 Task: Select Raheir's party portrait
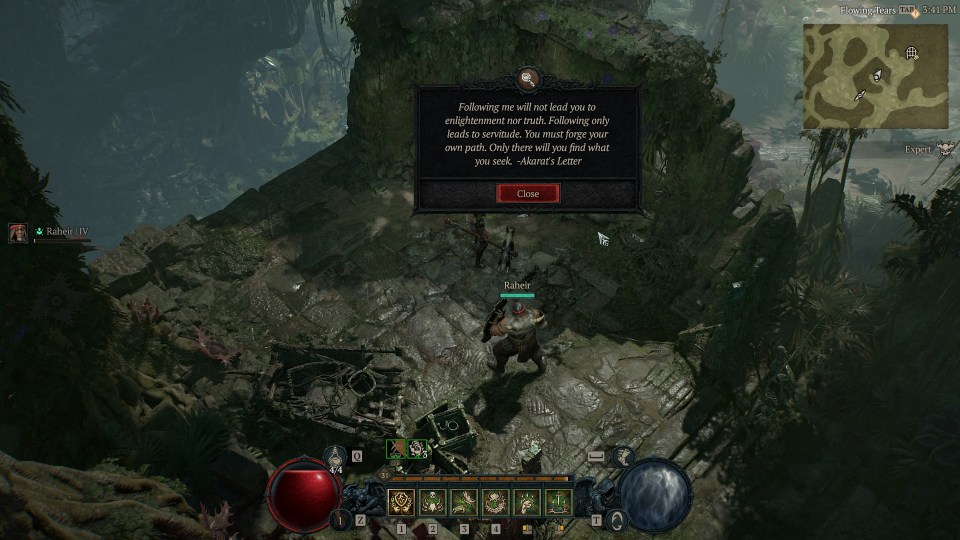click(18, 233)
